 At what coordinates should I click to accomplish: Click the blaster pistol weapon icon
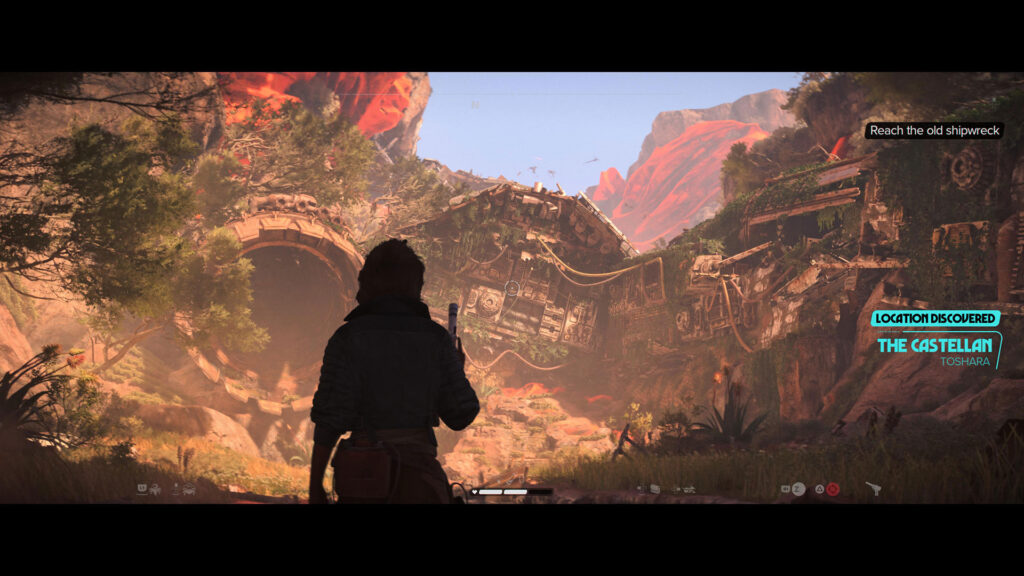(873, 489)
